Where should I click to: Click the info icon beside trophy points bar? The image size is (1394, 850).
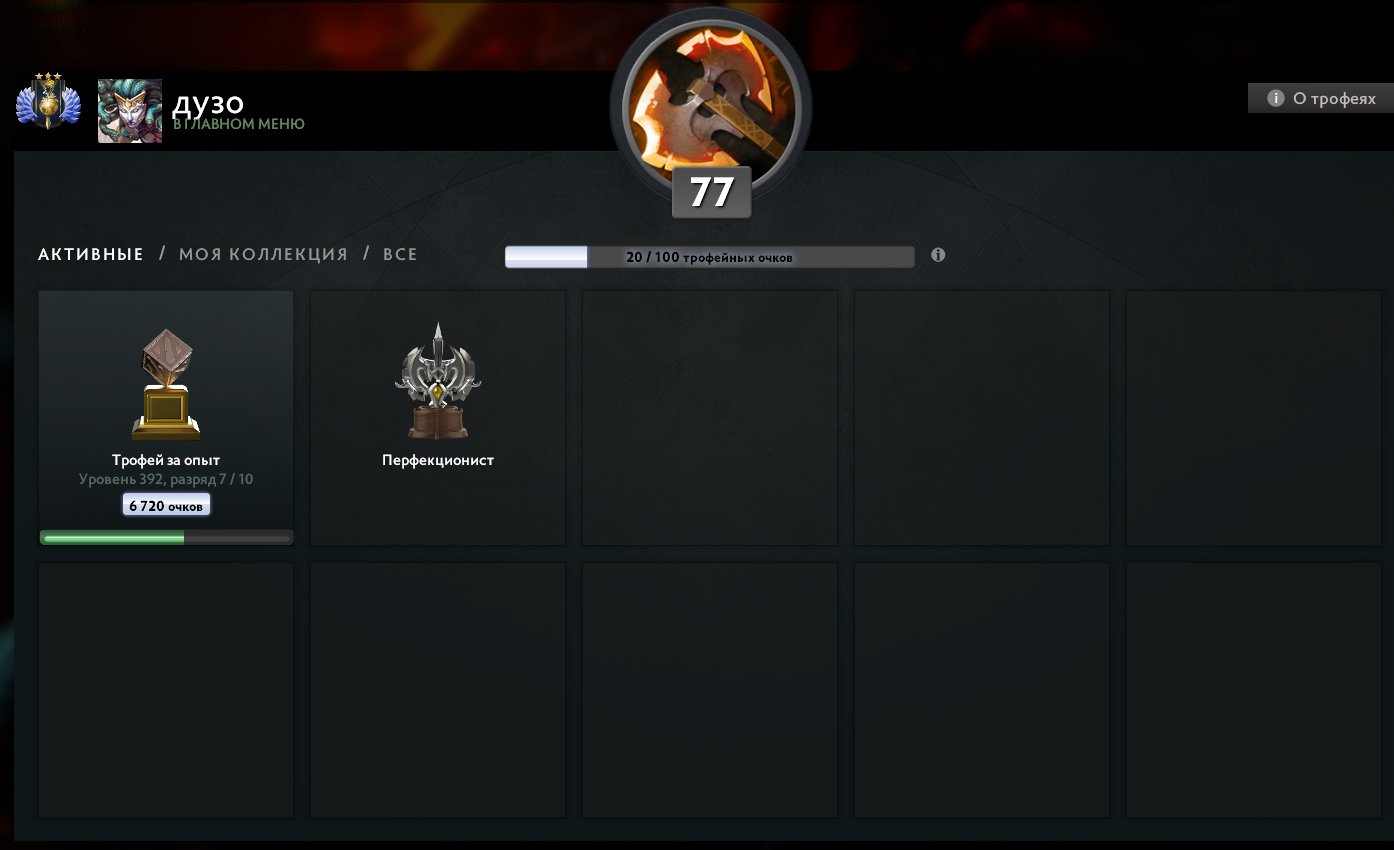(937, 255)
